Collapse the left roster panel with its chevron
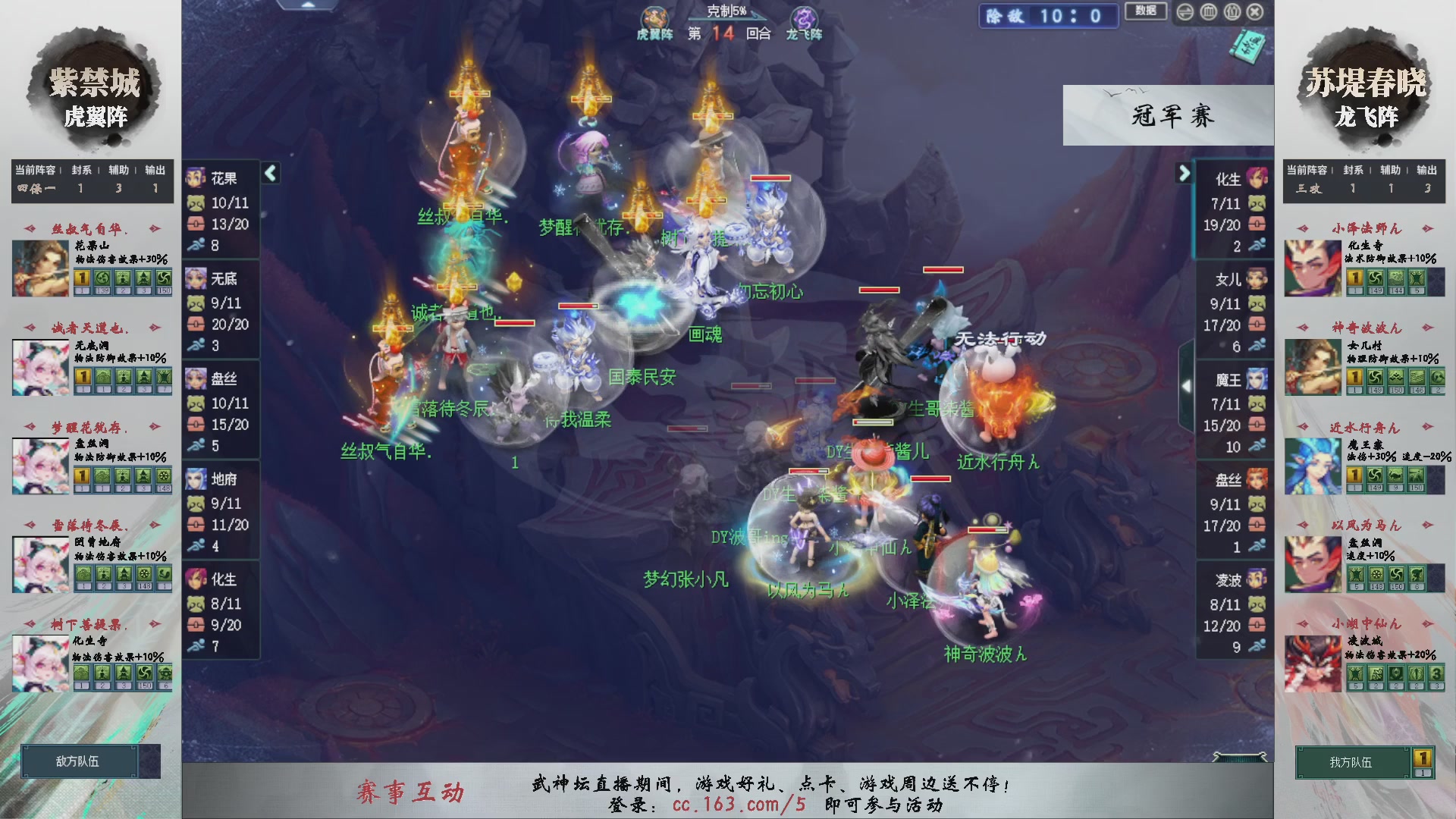The height and width of the screenshot is (819, 1456). click(x=270, y=173)
